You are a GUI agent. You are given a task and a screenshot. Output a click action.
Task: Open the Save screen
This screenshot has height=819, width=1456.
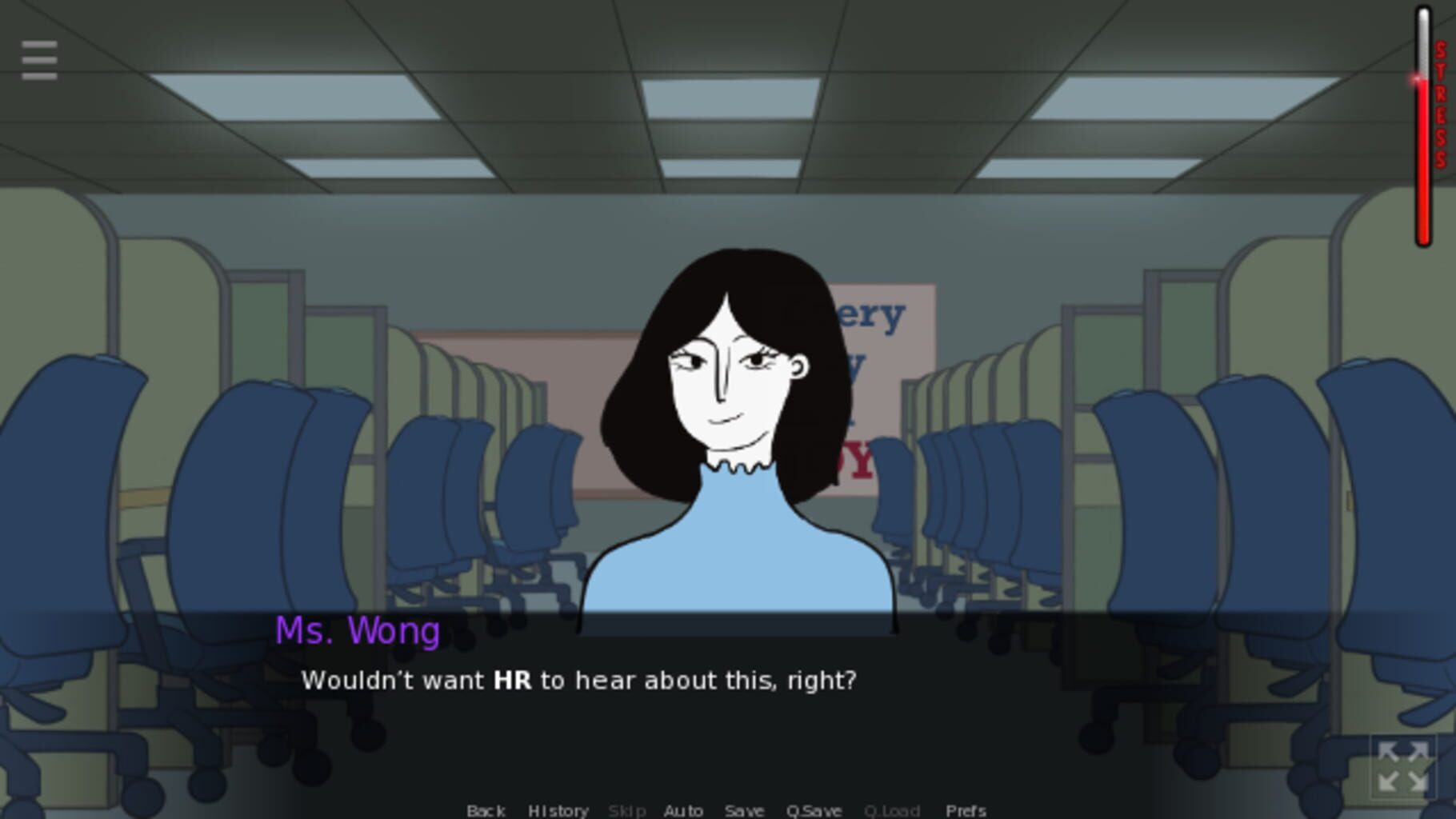tap(743, 810)
